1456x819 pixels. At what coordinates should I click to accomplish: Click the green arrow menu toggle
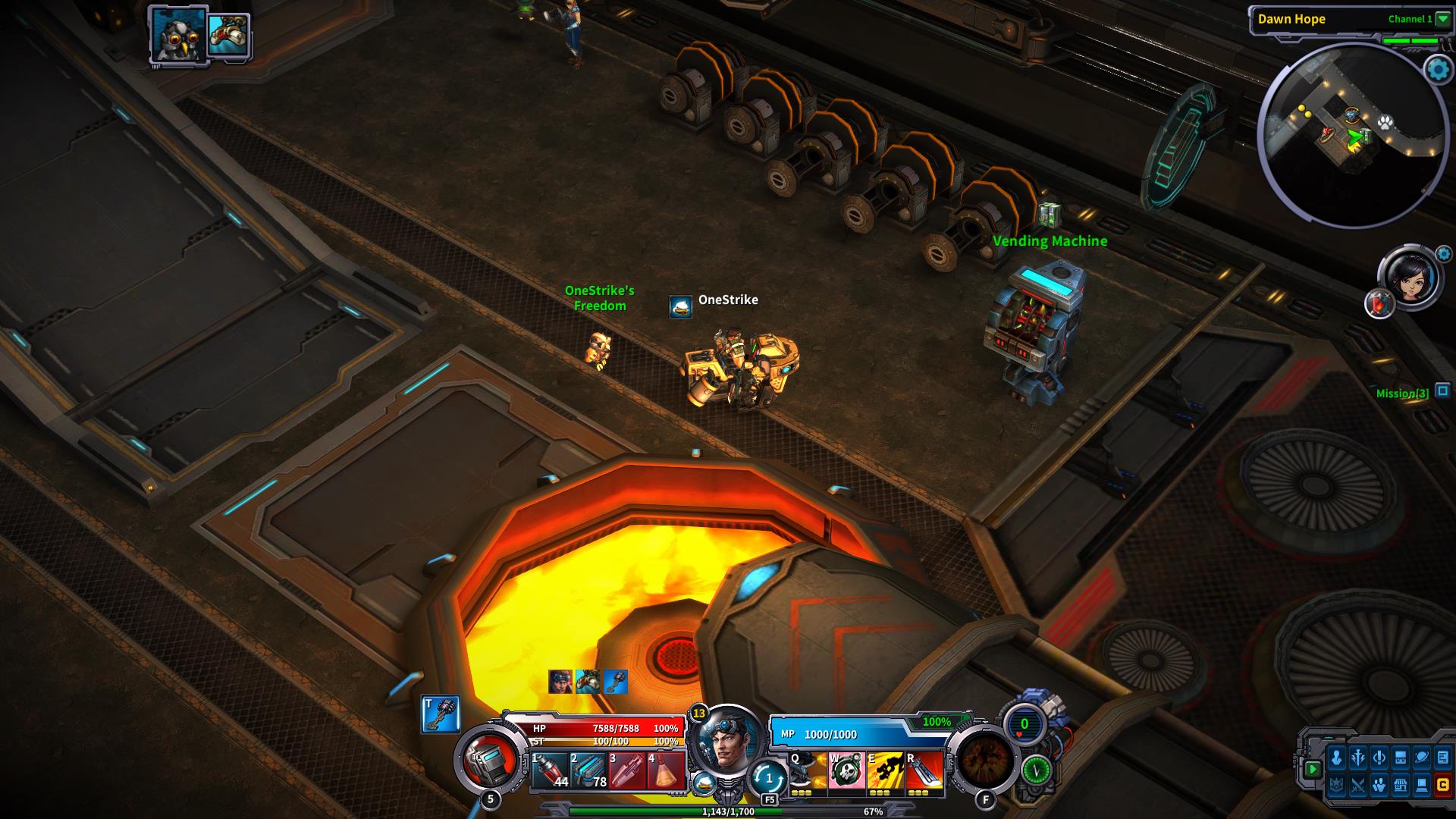[1313, 769]
